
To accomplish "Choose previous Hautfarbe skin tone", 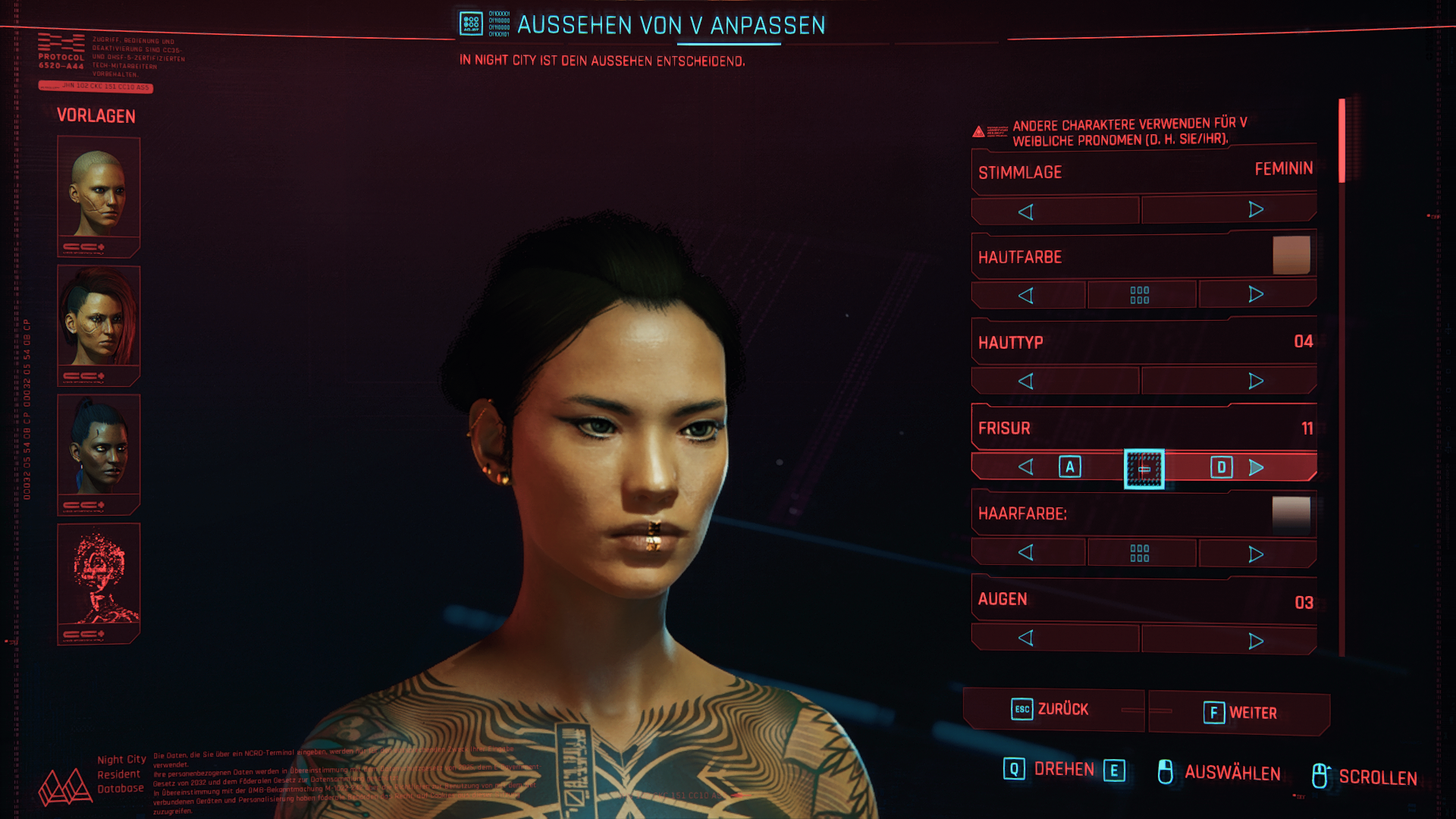I will [x=1026, y=295].
